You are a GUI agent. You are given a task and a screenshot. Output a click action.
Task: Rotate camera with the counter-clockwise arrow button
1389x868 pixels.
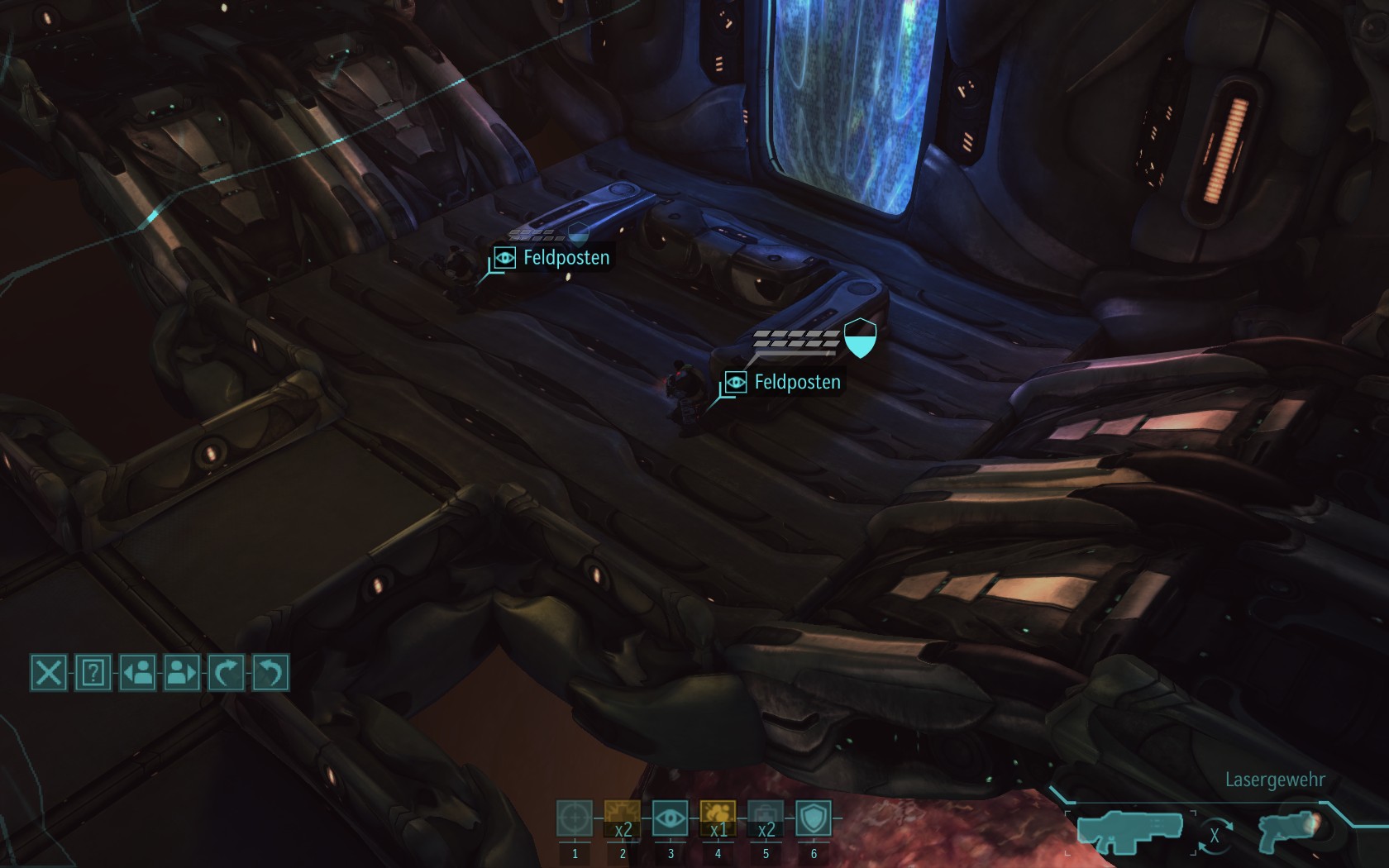point(270,672)
